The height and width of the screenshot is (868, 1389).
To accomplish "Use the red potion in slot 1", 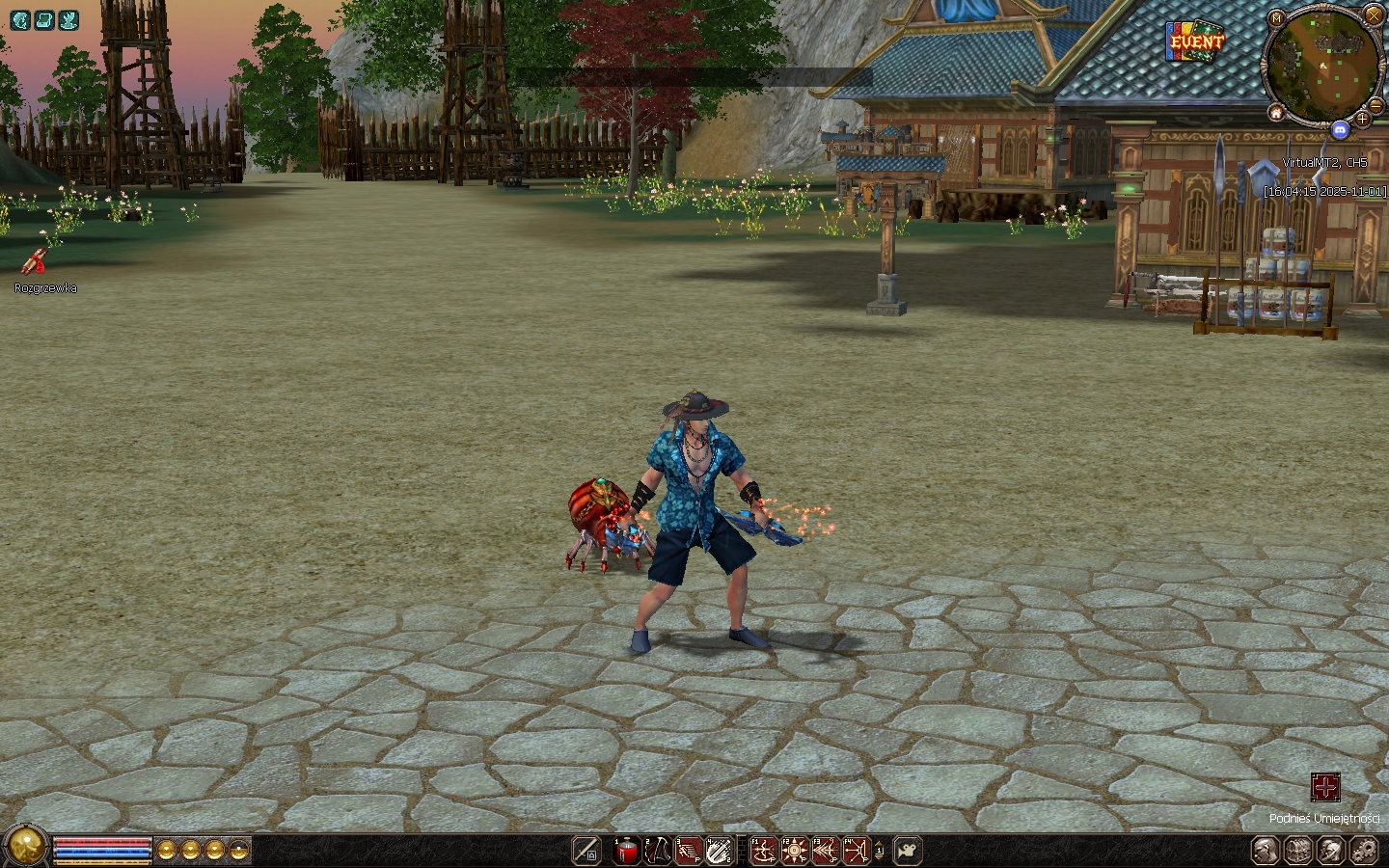I will (626, 851).
